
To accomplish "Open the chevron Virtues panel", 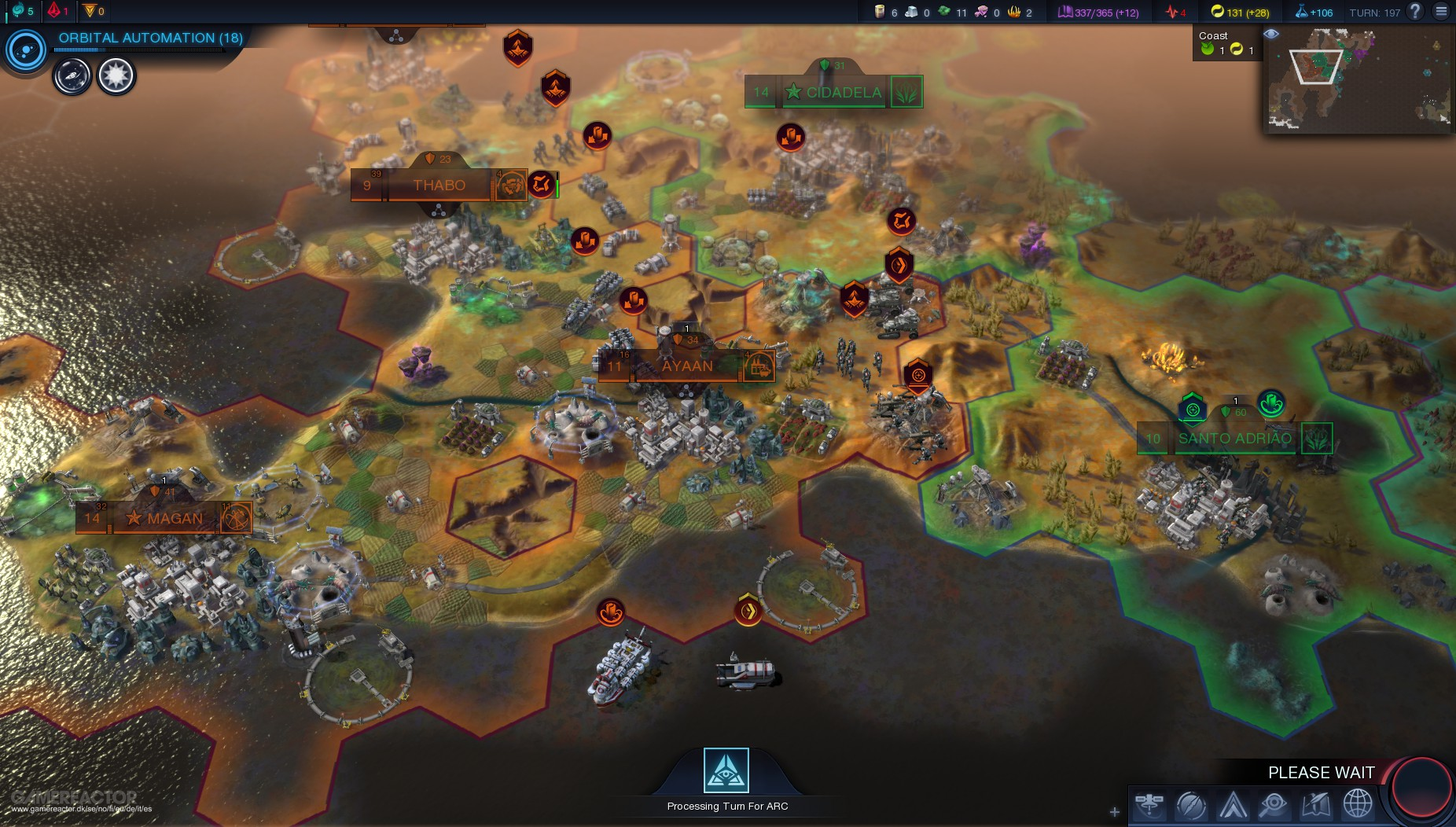I will tap(1233, 805).
